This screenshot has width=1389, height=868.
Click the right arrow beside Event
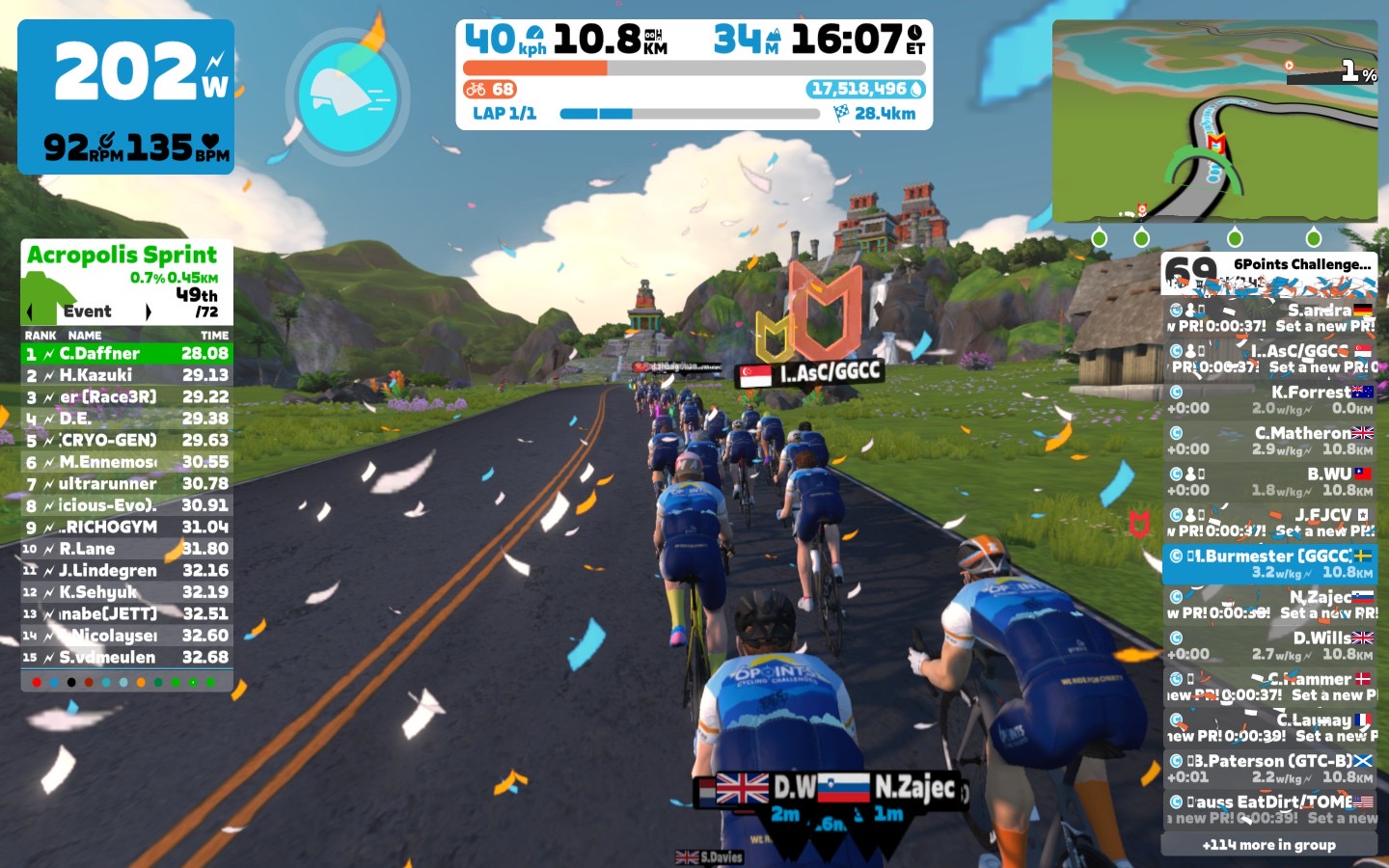pyautogui.click(x=148, y=312)
